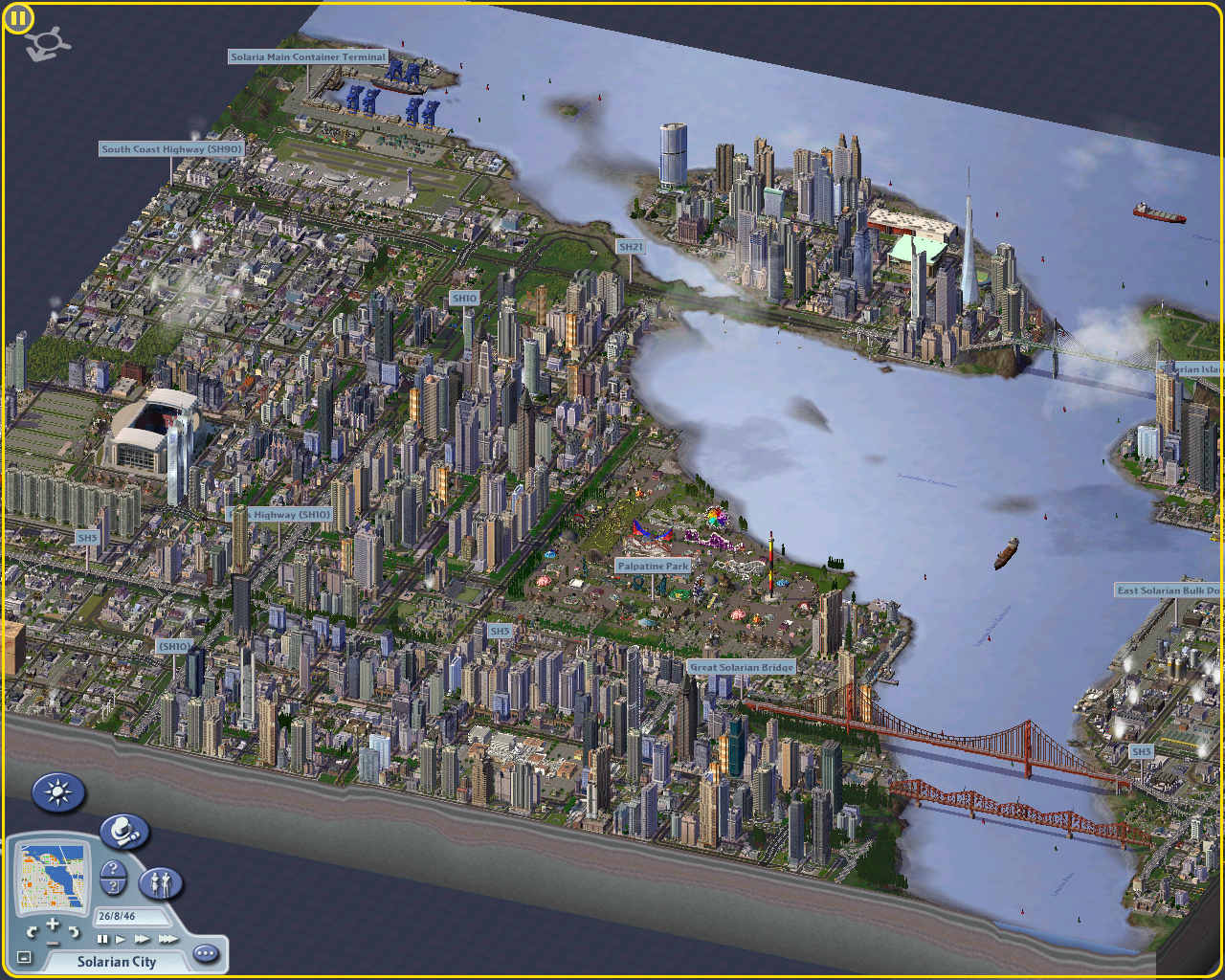Open Mayor Mode with the top hat button
The image size is (1225, 980).
[x=123, y=832]
